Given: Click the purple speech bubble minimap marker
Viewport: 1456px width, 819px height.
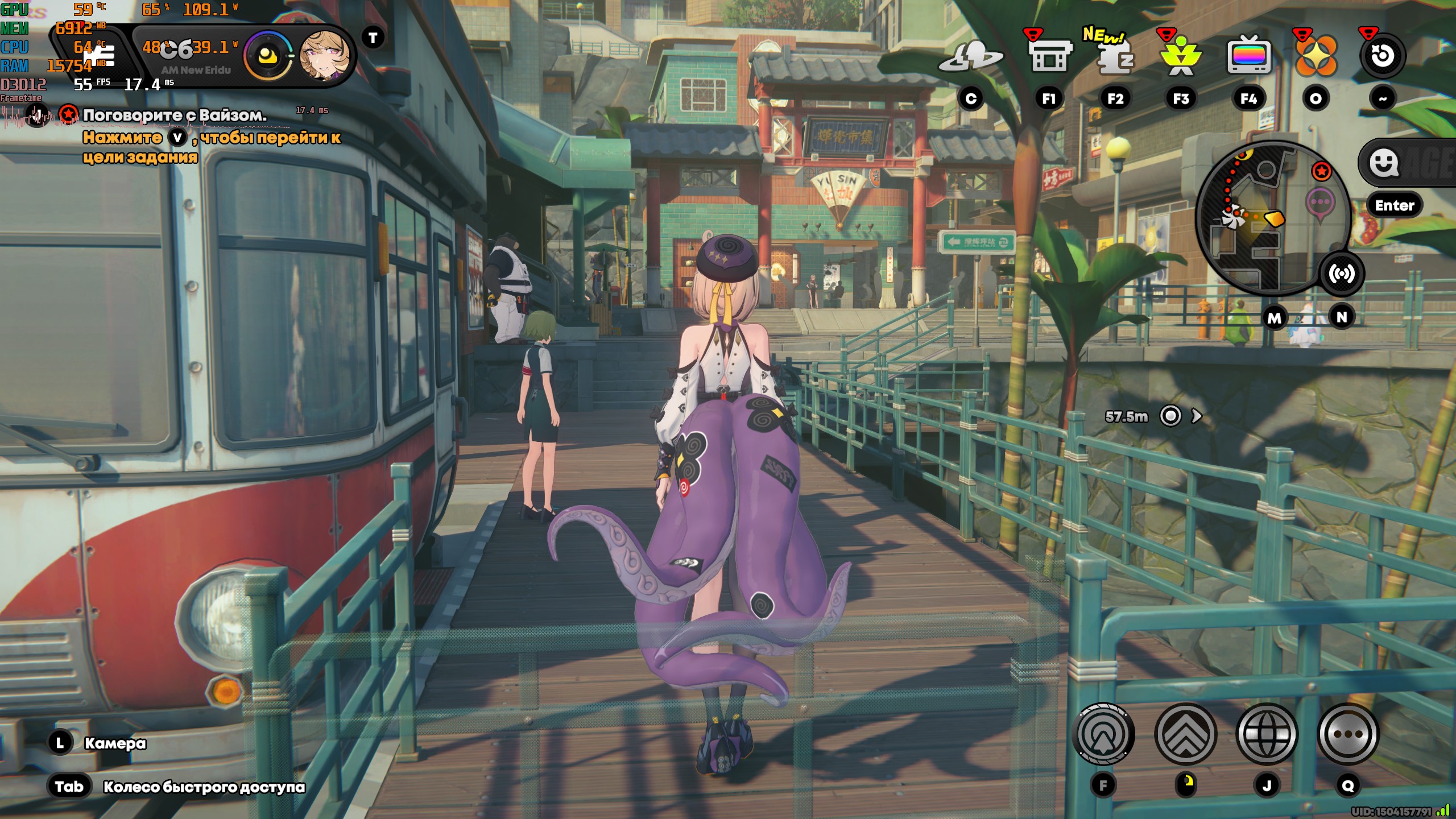Looking at the screenshot, I should [x=1319, y=203].
